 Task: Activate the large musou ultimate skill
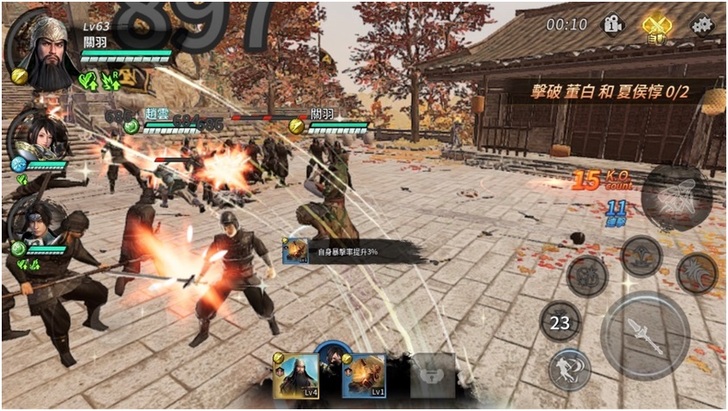pos(676,196)
